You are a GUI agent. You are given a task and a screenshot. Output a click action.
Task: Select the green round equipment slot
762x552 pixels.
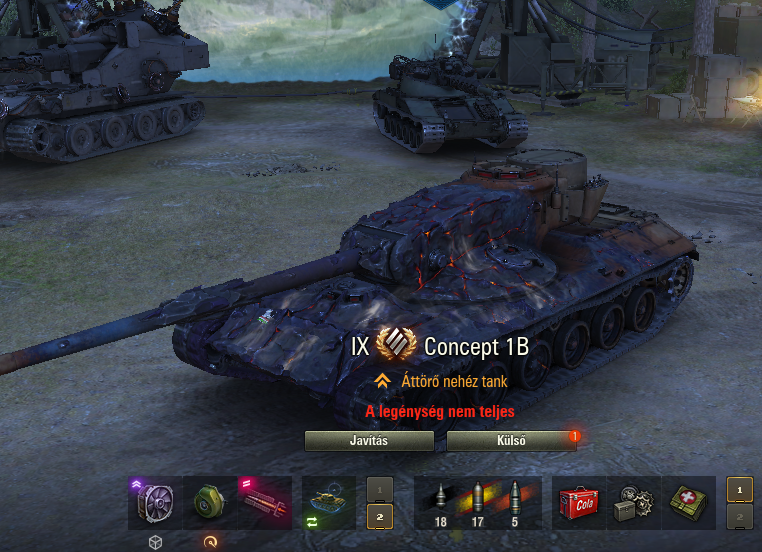[x=210, y=502]
